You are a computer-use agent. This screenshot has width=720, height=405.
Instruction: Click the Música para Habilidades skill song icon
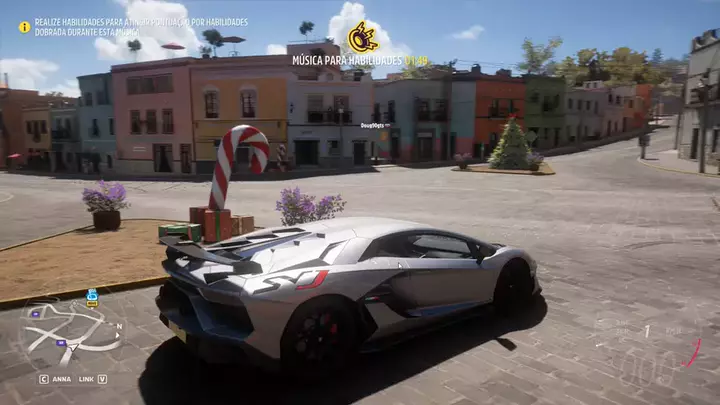tap(362, 37)
